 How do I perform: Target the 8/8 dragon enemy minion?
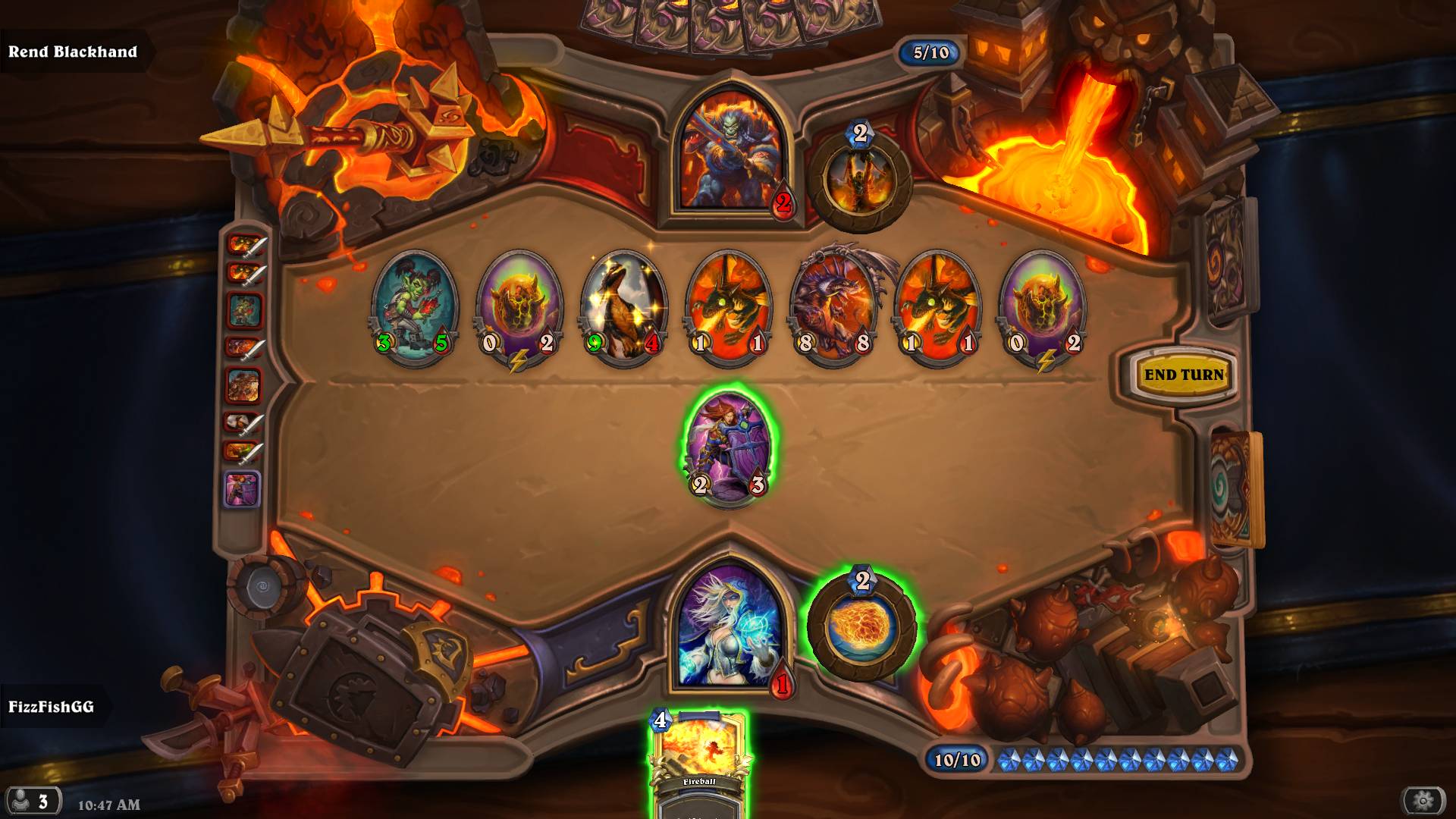tap(833, 307)
